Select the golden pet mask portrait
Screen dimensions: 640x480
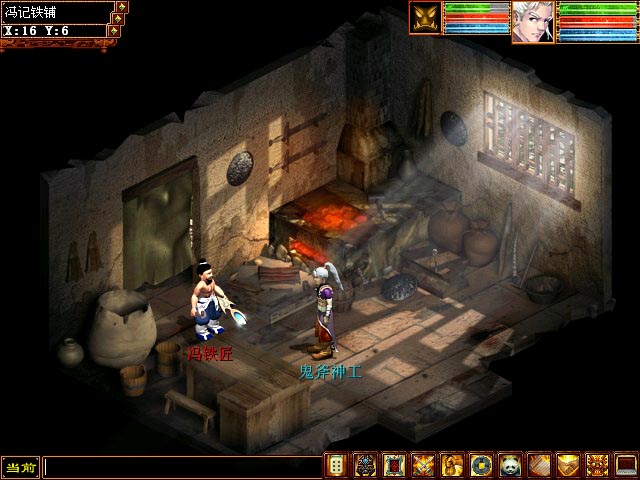pyautogui.click(x=425, y=19)
